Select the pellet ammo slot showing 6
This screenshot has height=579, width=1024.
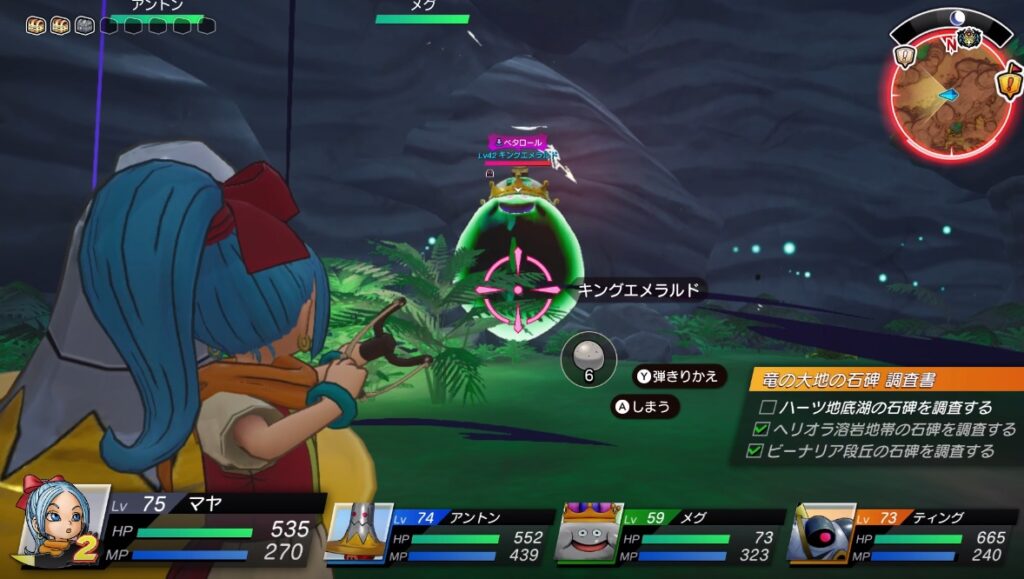point(589,360)
